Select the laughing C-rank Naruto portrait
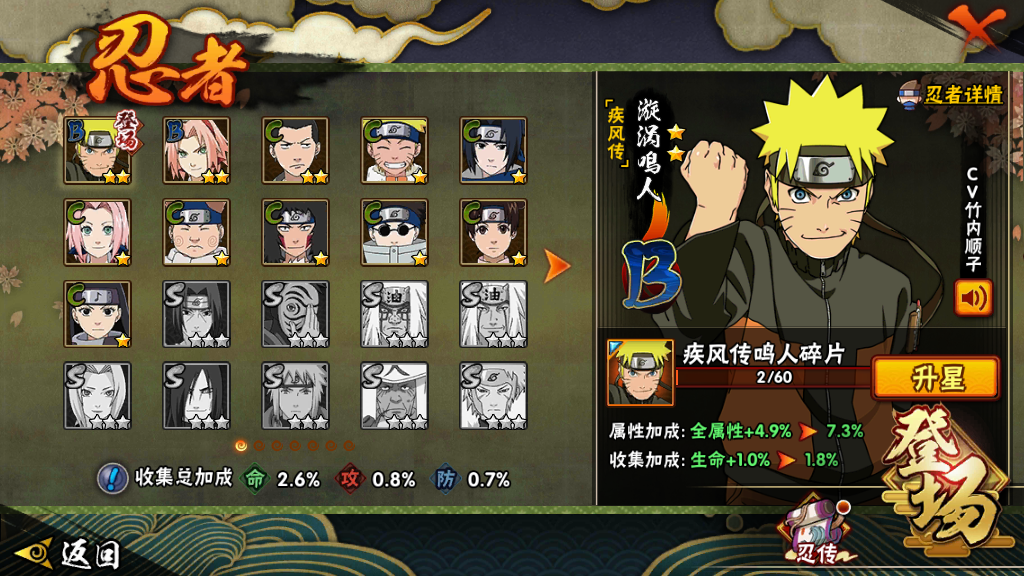The width and height of the screenshot is (1024, 576). [394, 151]
